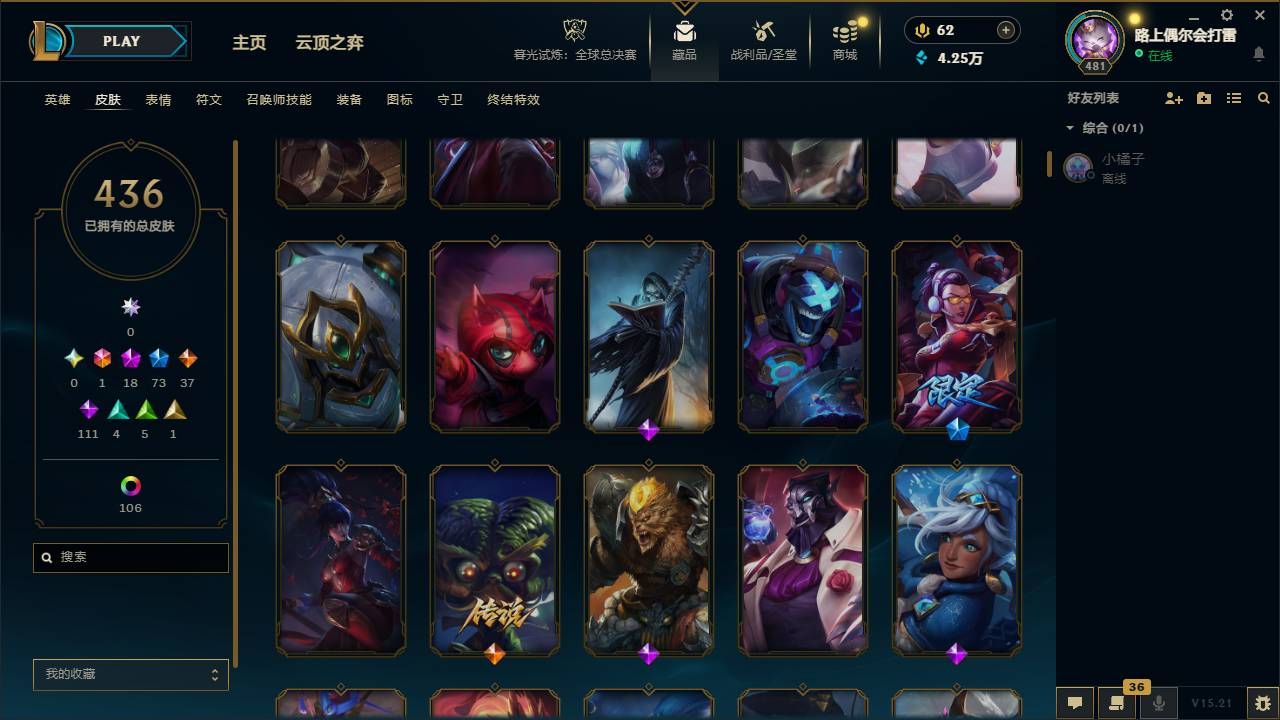Click the plus button to add 点券
The image size is (1280, 720).
[1004, 30]
